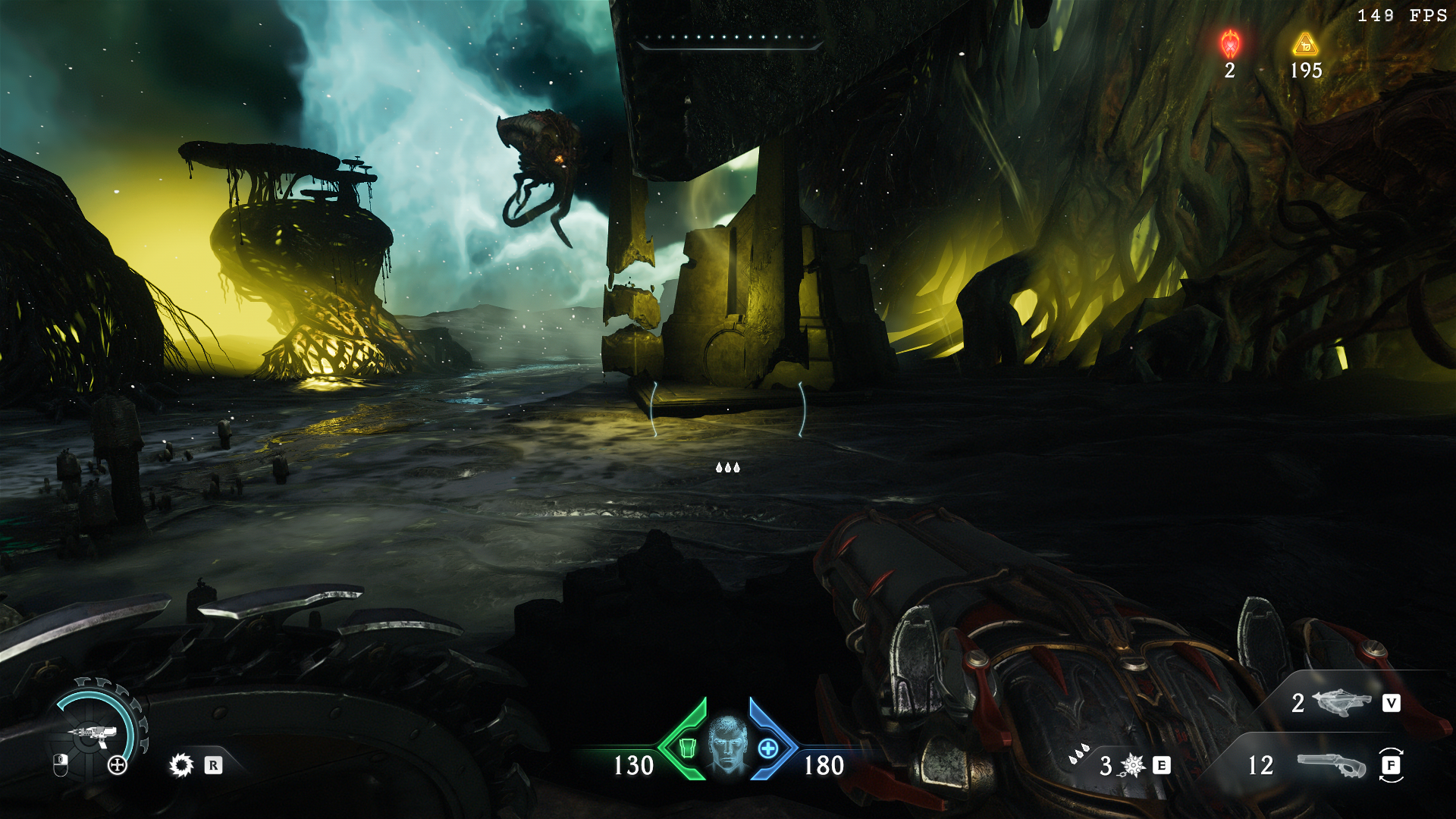Choose the crossbow-style weapon slot
The width and height of the screenshot is (1456, 819).
[x=1341, y=703]
